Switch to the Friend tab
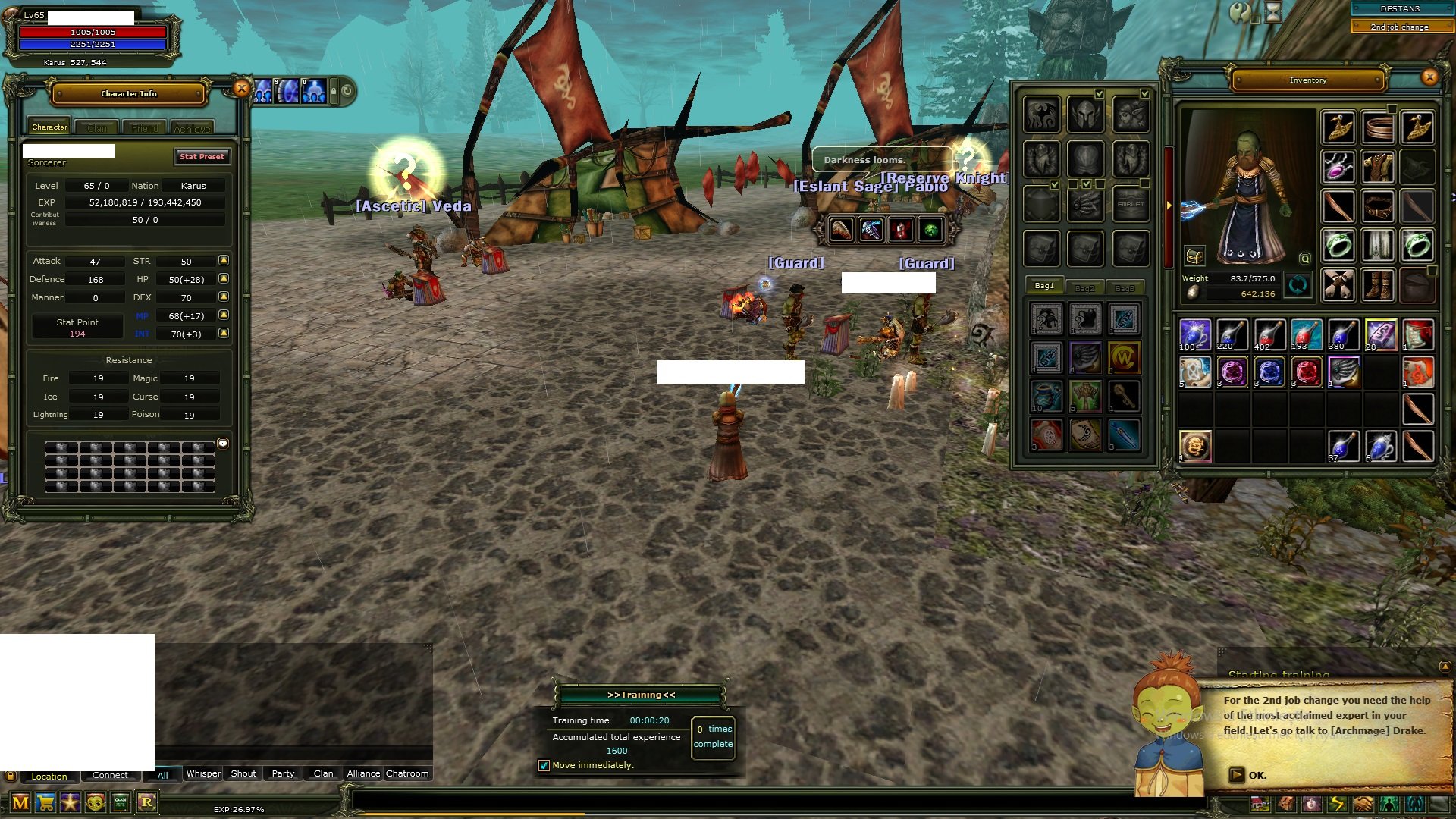 [x=145, y=128]
